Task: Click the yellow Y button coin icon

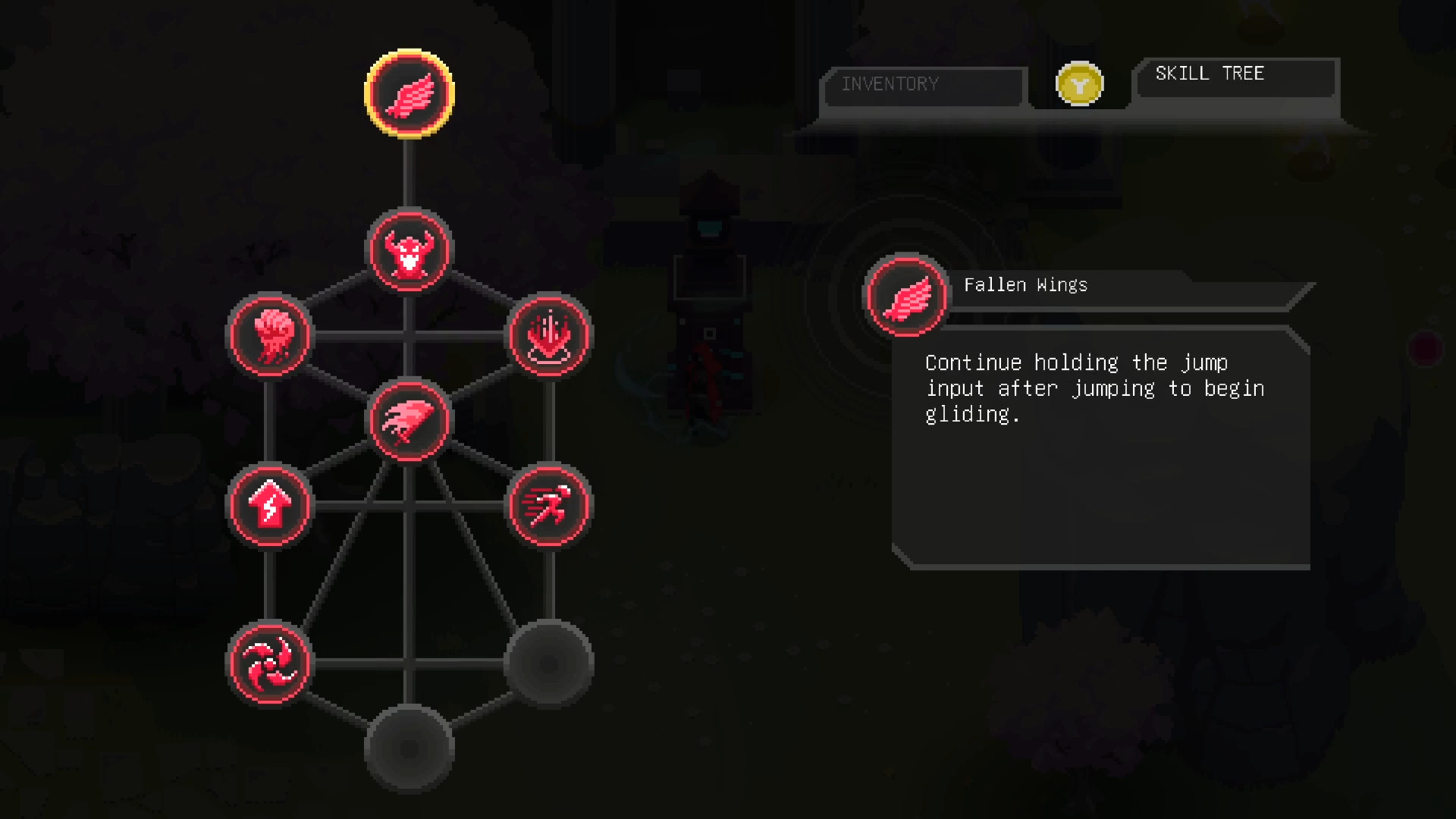Action: click(x=1078, y=83)
